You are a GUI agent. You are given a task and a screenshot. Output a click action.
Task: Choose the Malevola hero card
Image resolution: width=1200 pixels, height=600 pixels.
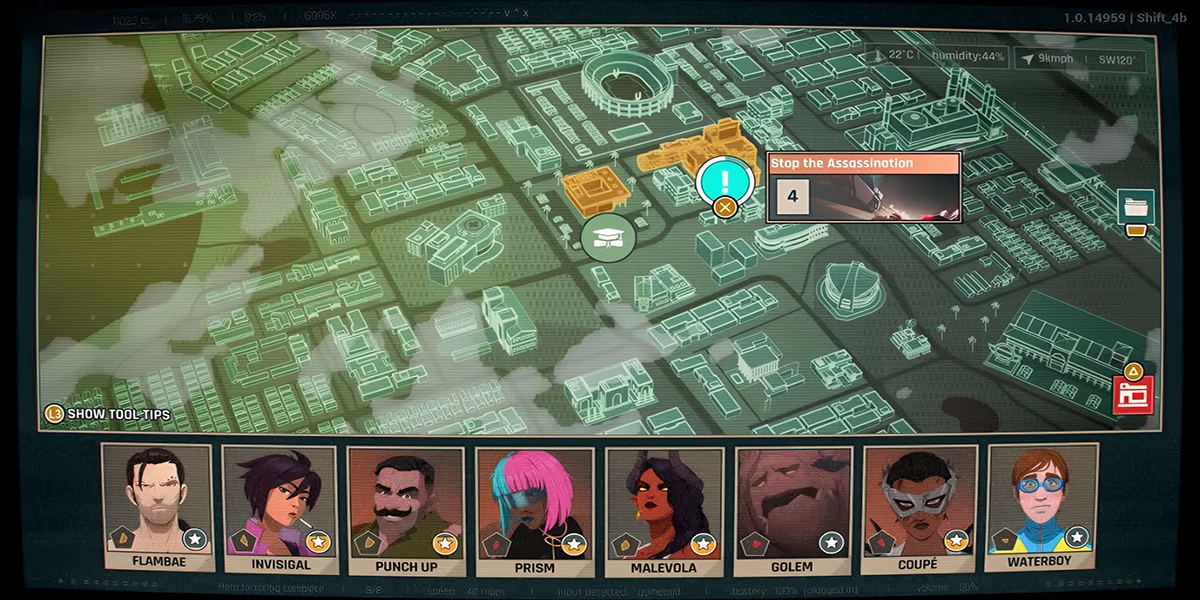click(x=663, y=508)
